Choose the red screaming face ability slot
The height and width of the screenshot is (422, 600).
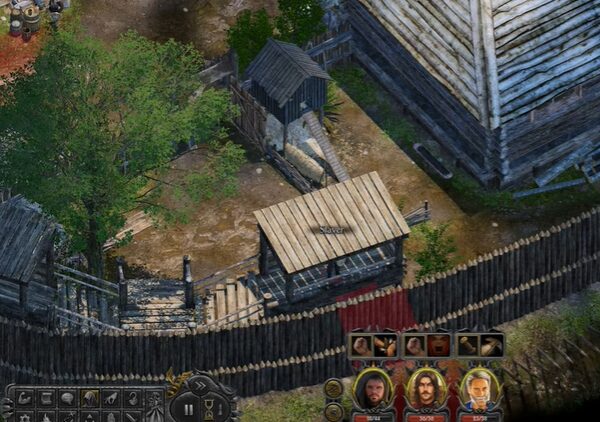coord(438,346)
